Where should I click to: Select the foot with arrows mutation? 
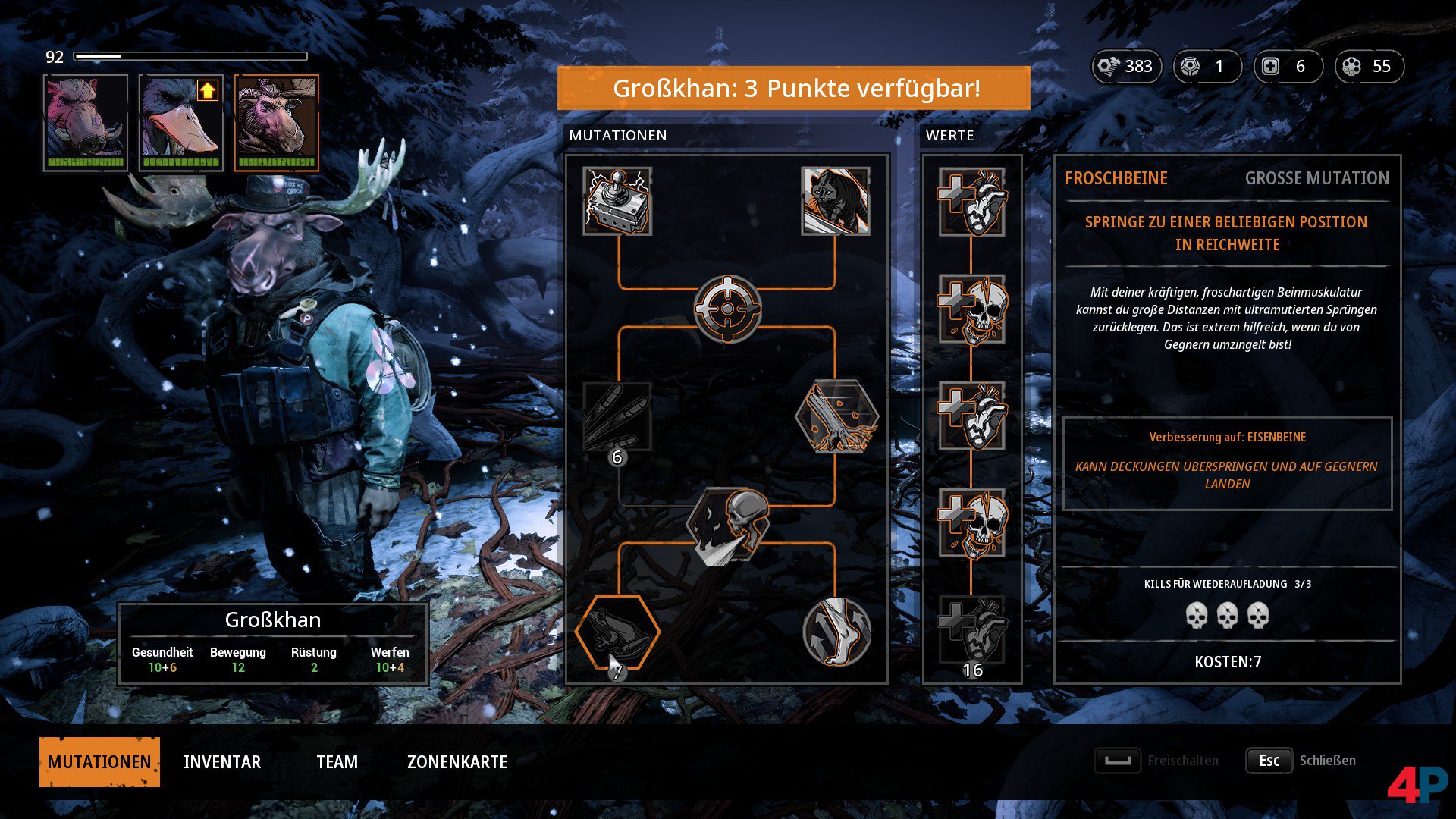tap(836, 632)
